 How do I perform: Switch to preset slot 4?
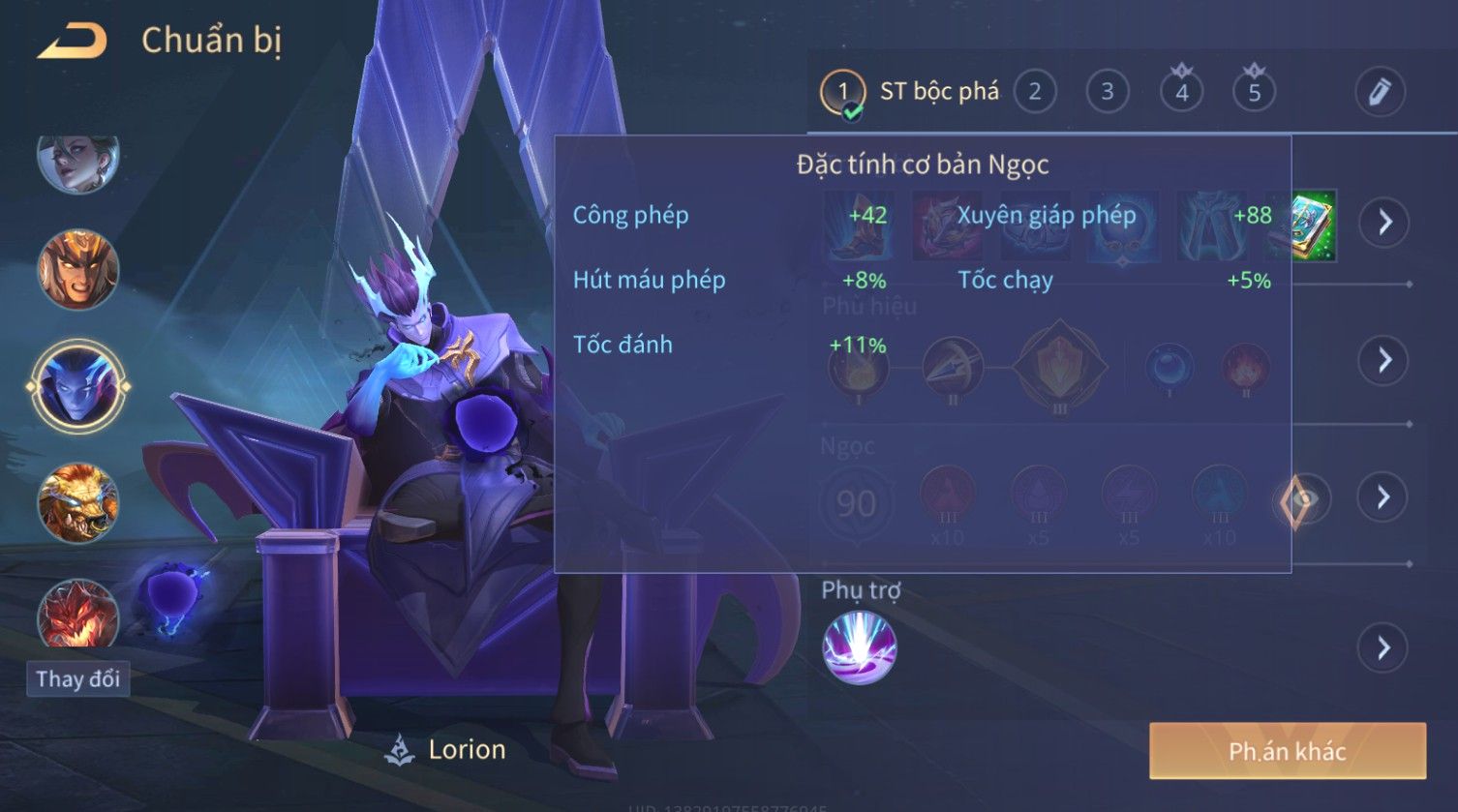1181,92
